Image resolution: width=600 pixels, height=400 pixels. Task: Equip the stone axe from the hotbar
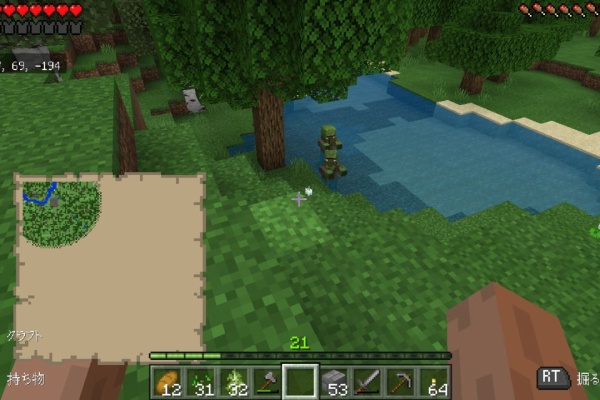[267, 381]
